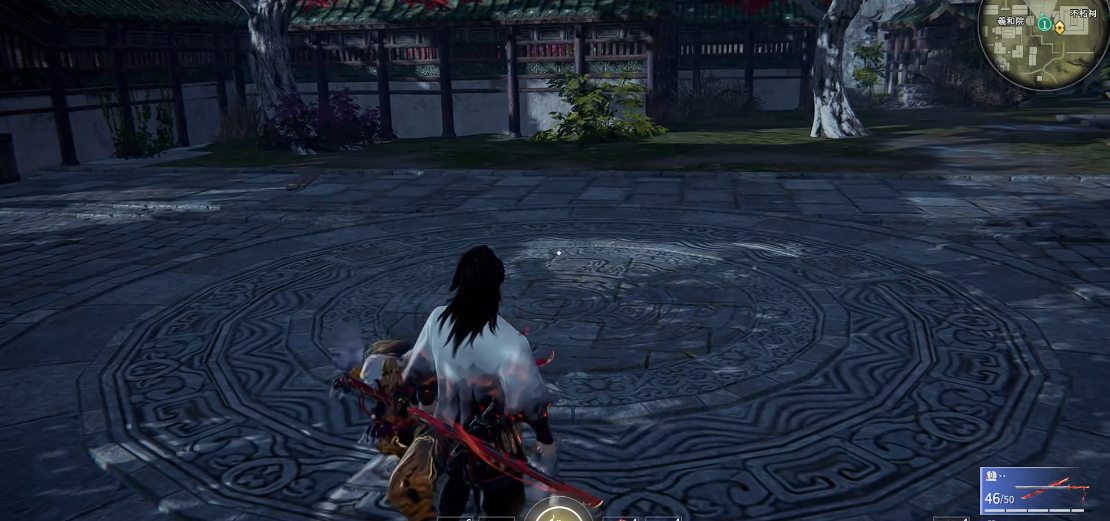Activate the glowing round skill icon
The height and width of the screenshot is (521, 1110).
coord(550,511)
